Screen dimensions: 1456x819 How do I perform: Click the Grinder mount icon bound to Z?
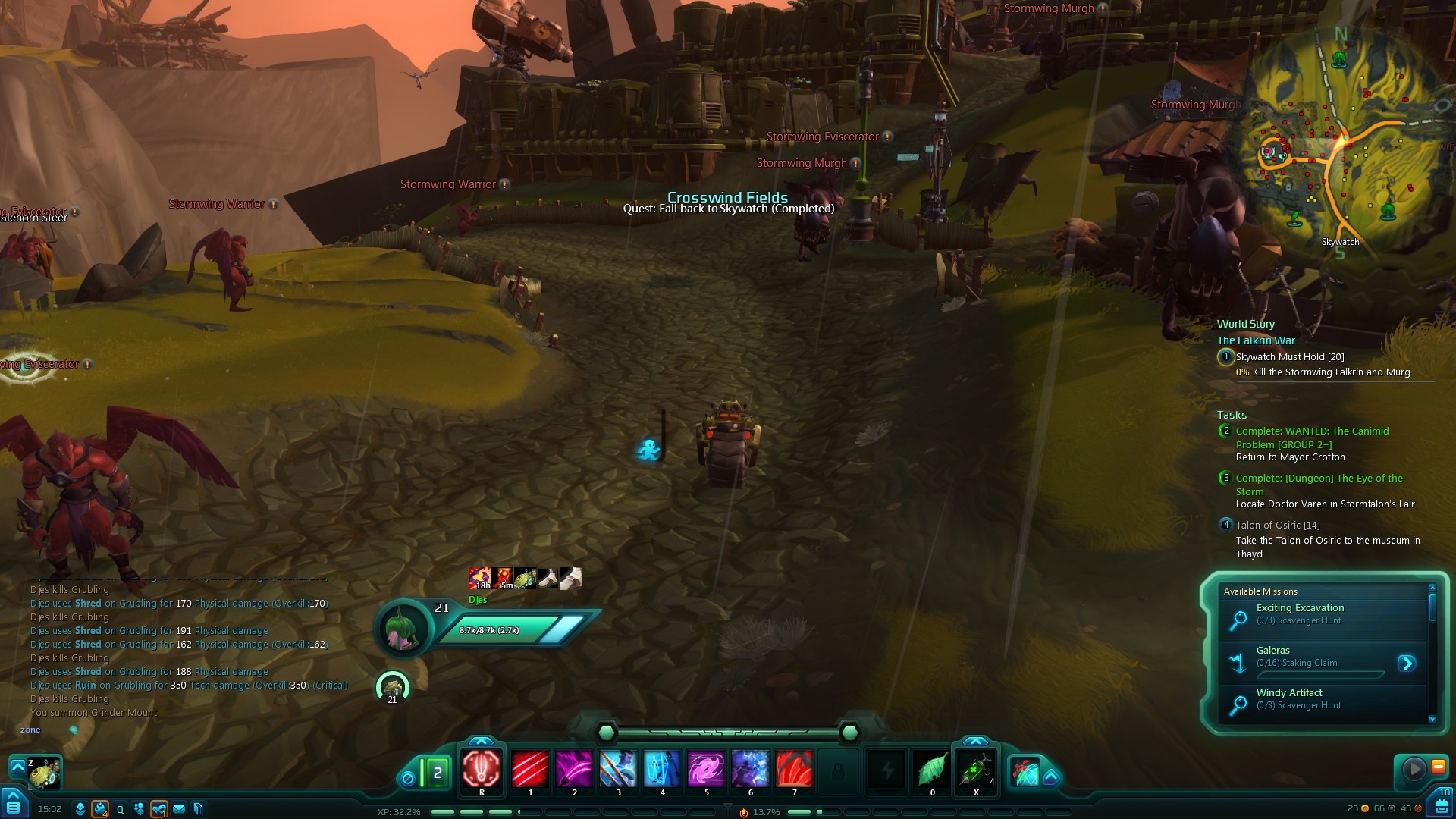coord(45,773)
